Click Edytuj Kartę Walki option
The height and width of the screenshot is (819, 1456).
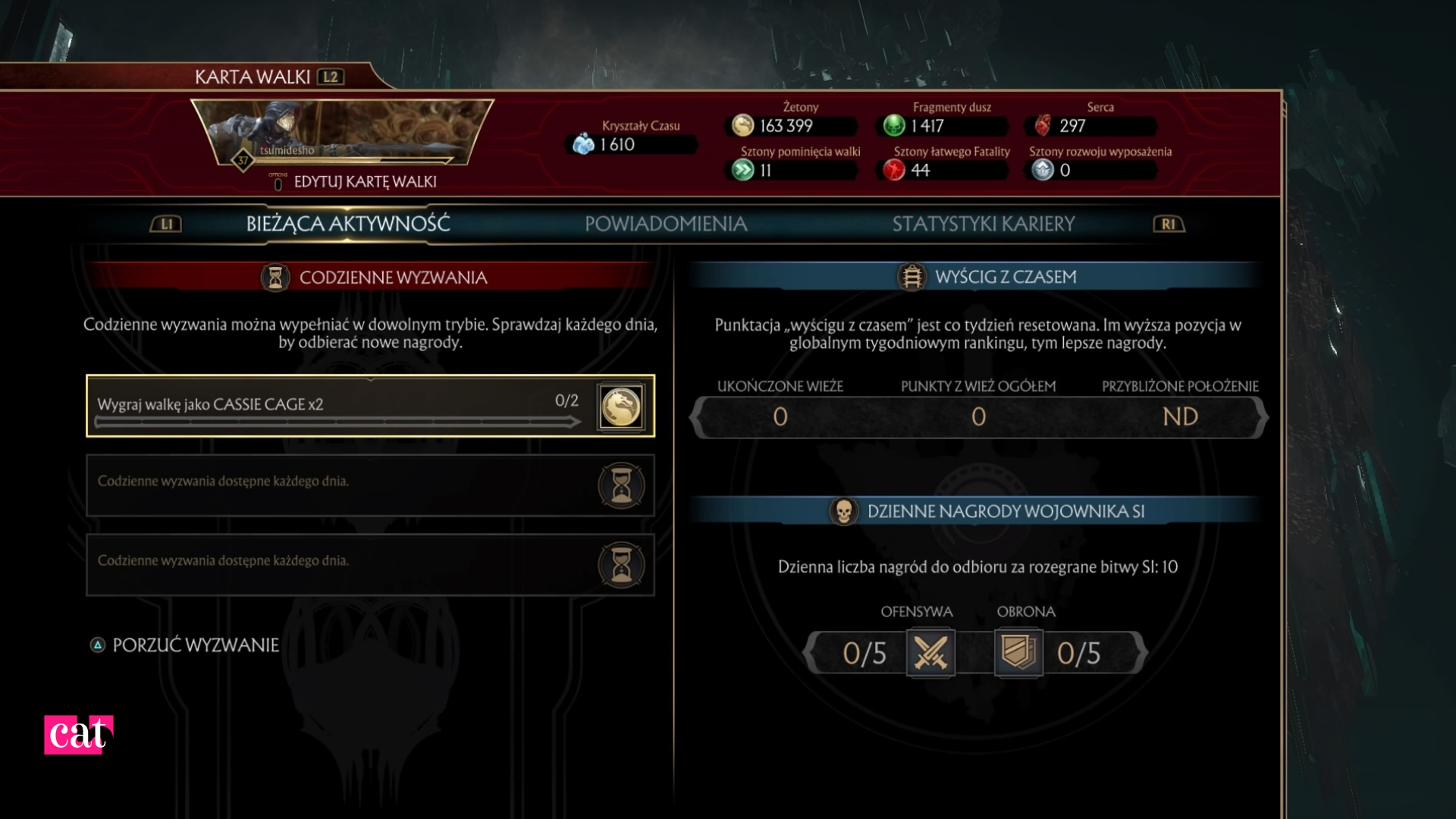pyautogui.click(x=364, y=182)
